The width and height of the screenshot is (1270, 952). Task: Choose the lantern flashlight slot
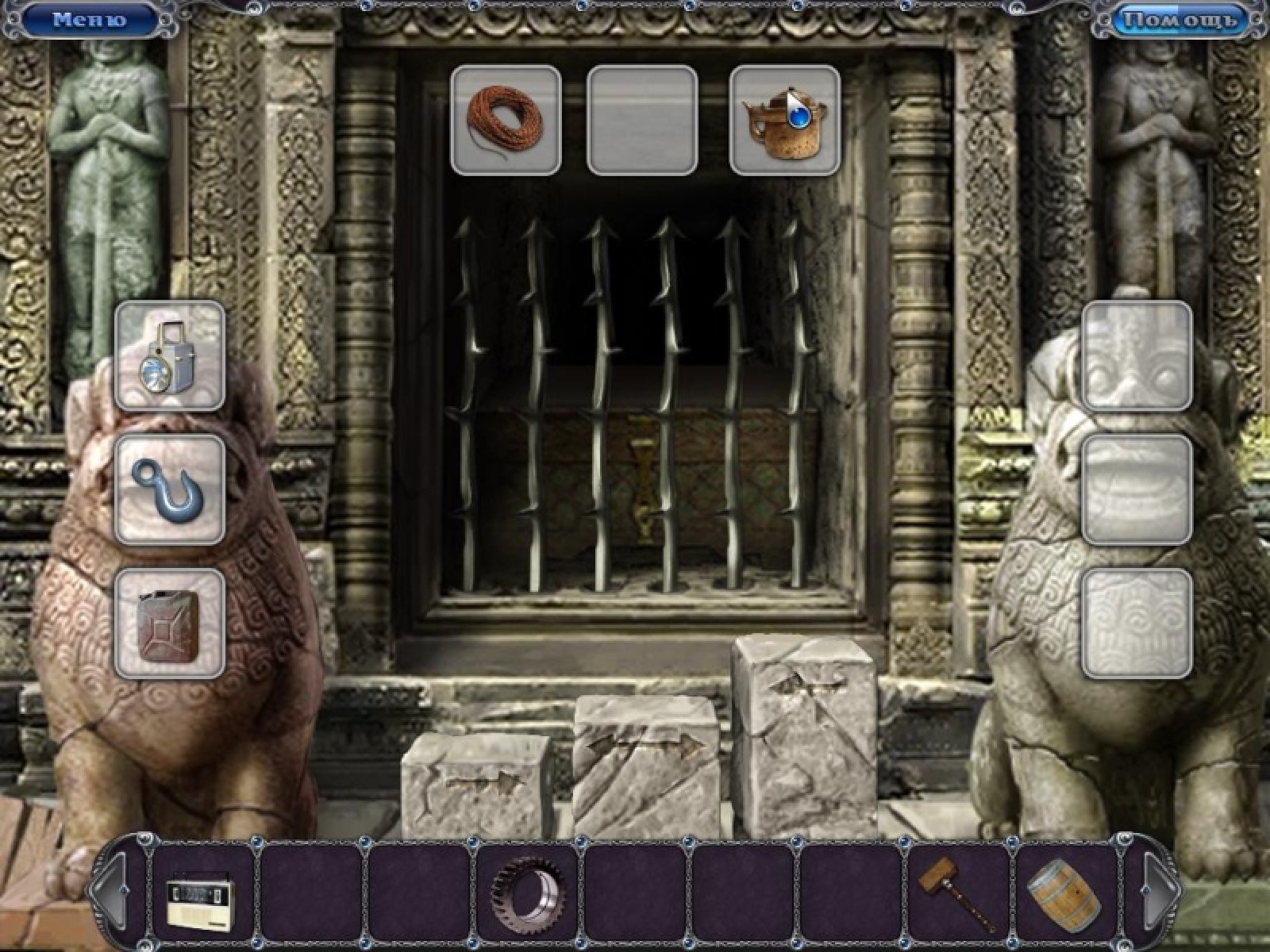coord(170,355)
